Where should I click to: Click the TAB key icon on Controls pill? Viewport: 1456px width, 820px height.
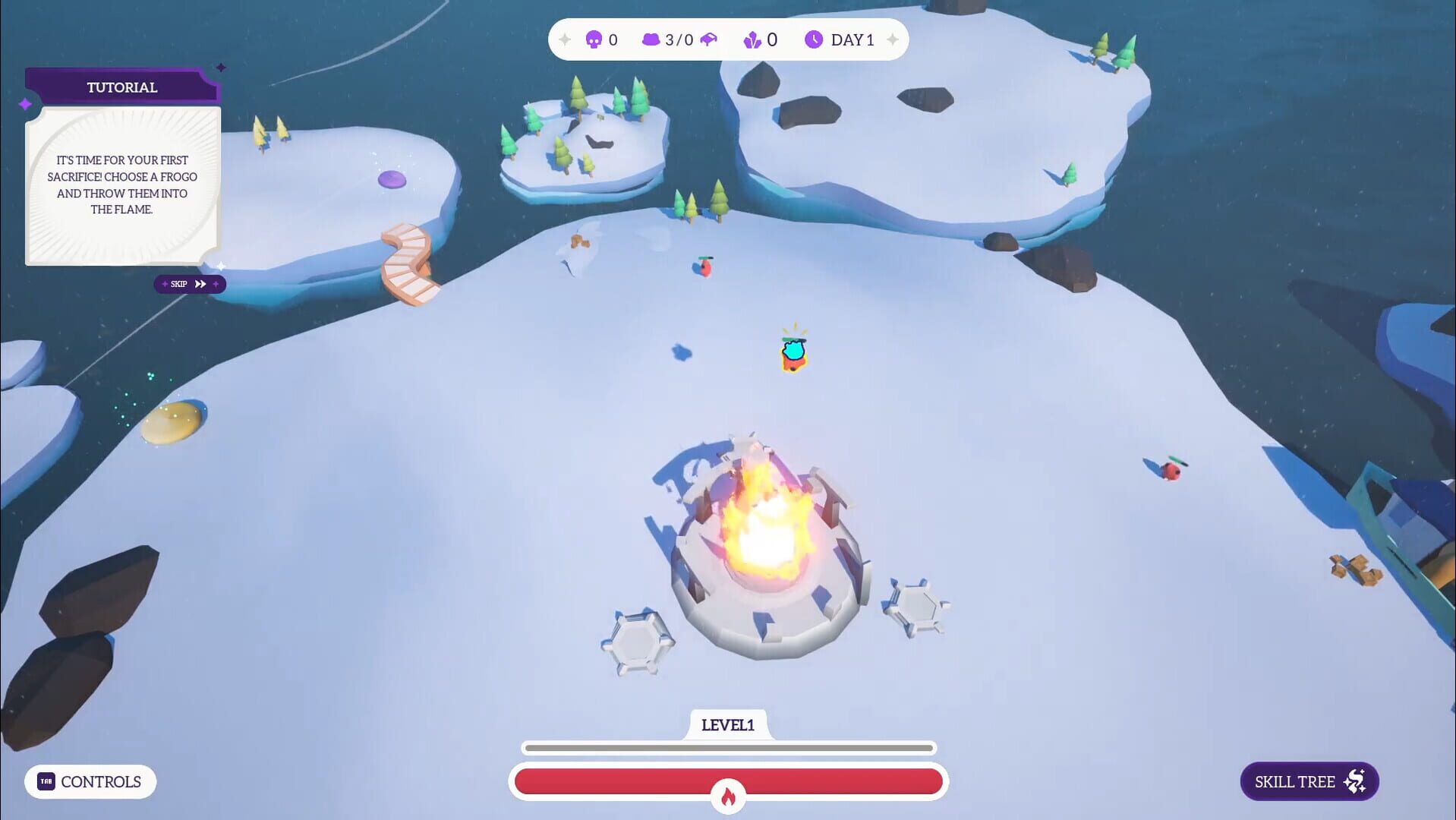(x=47, y=781)
